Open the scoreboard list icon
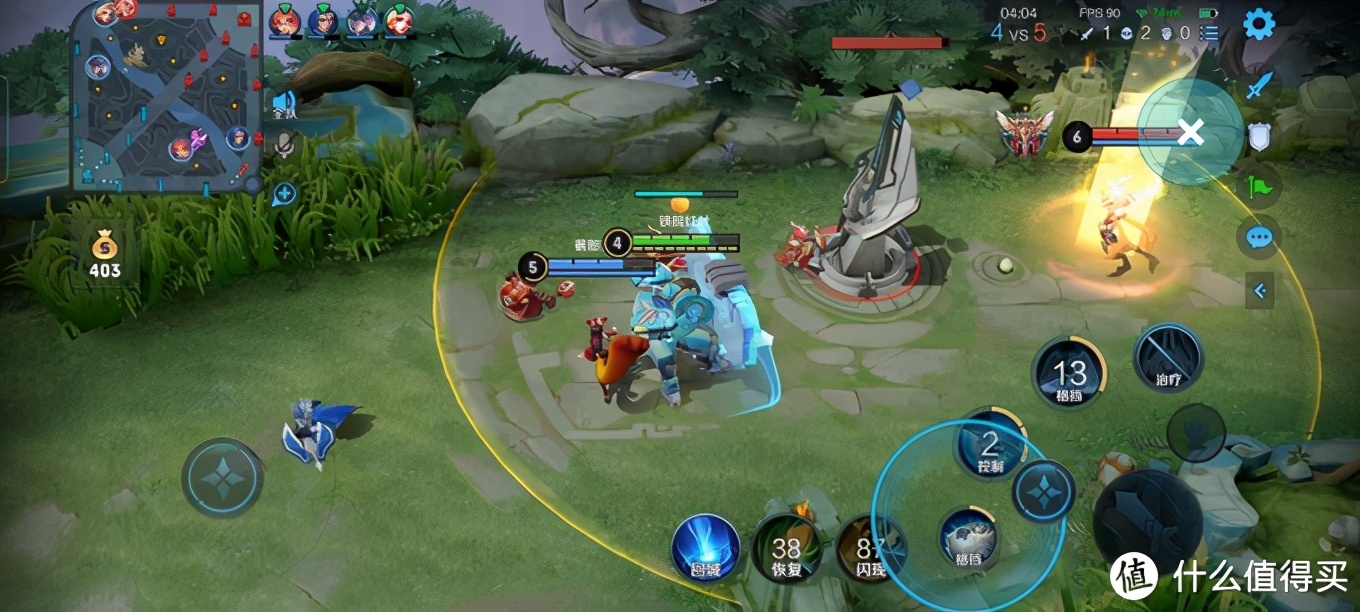This screenshot has width=1360, height=612. click(x=1210, y=33)
